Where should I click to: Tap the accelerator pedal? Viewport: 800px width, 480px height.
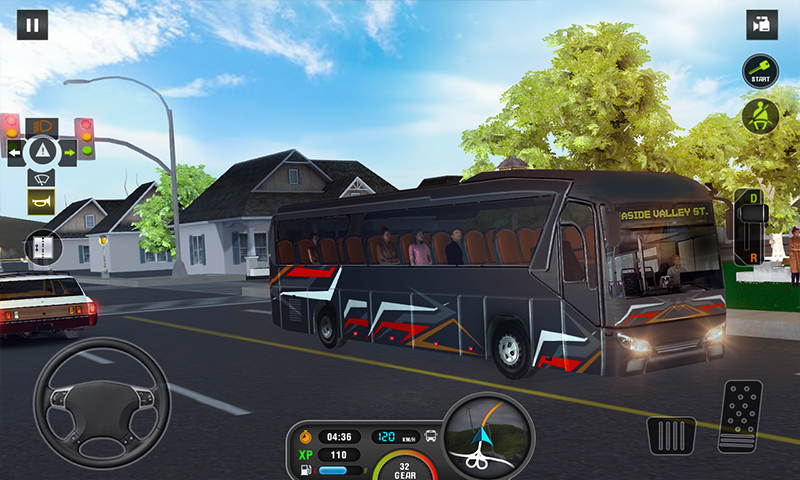click(741, 415)
